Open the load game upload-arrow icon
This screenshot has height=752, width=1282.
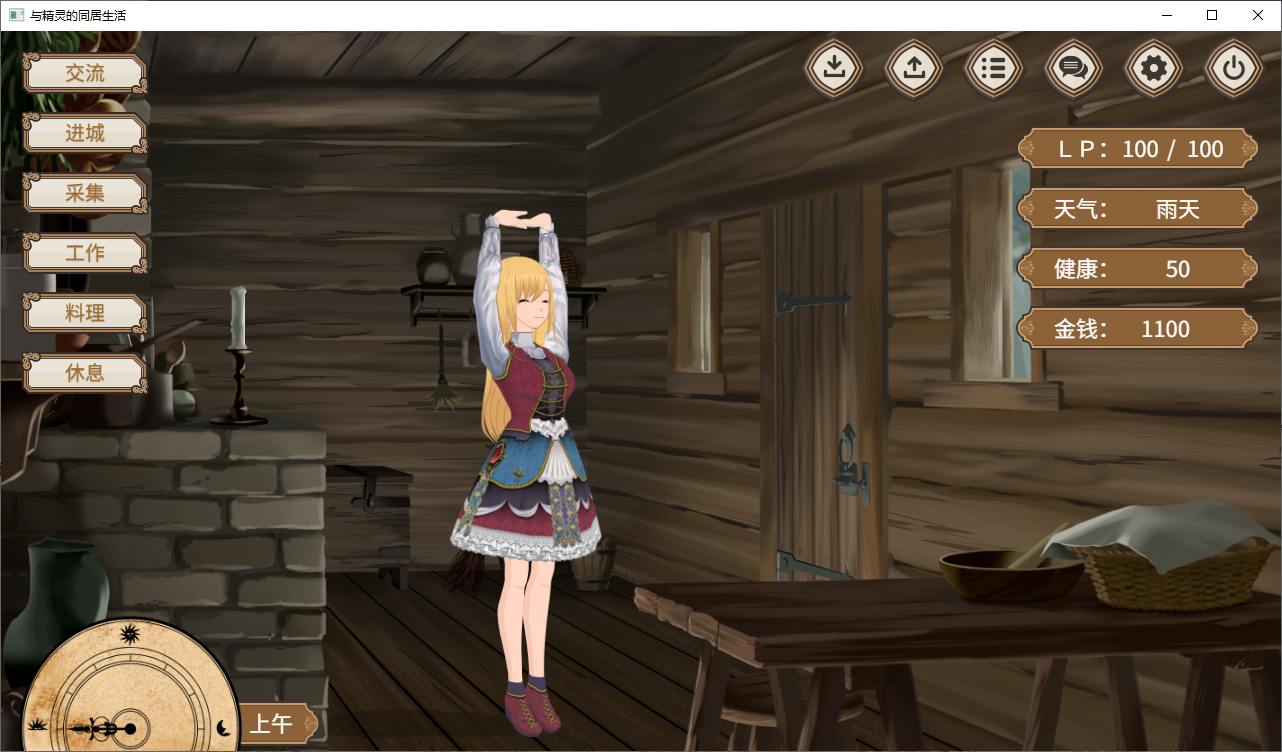click(x=914, y=68)
